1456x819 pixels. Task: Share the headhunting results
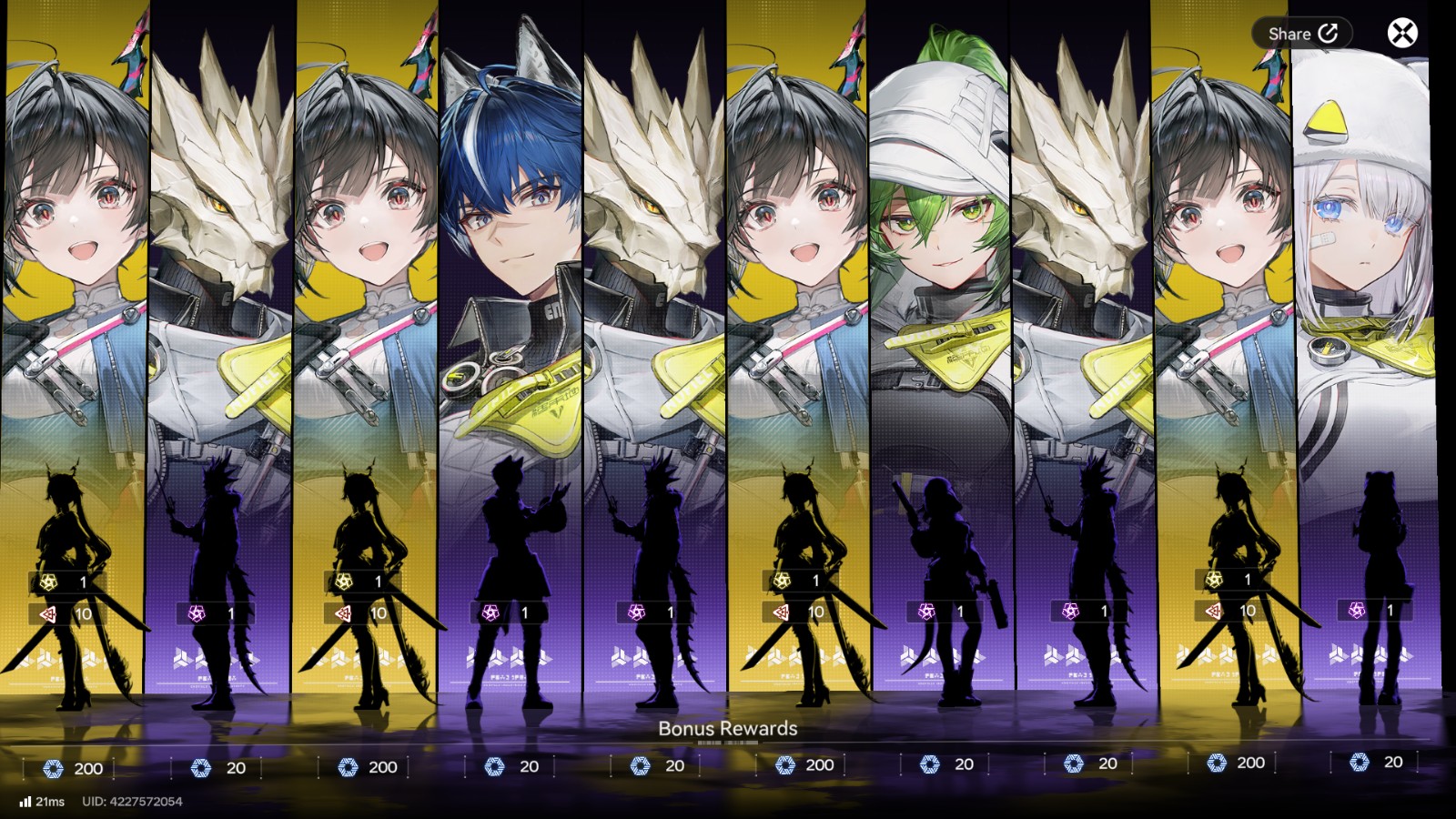tap(1302, 34)
